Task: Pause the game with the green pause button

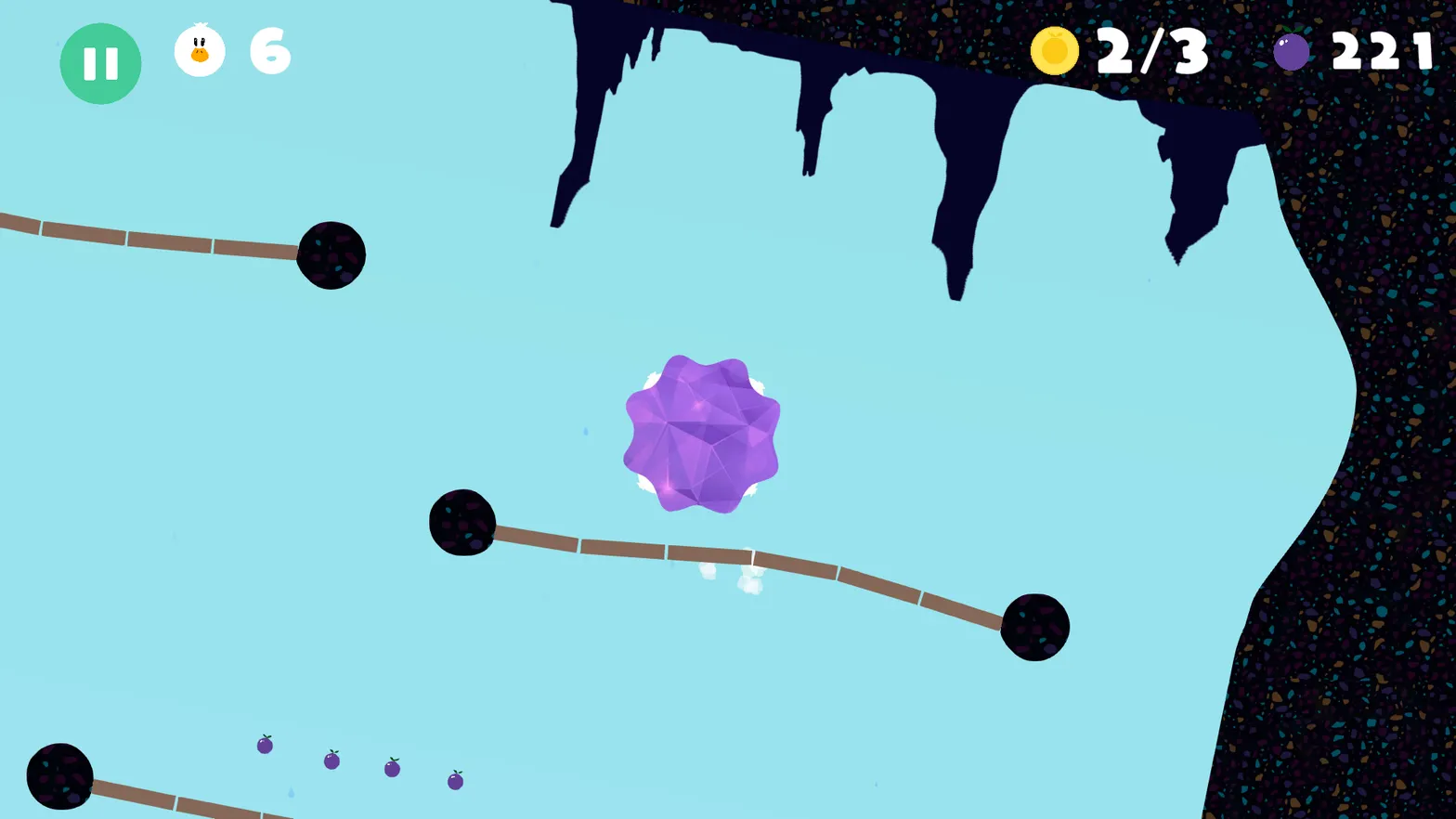Action: point(100,62)
